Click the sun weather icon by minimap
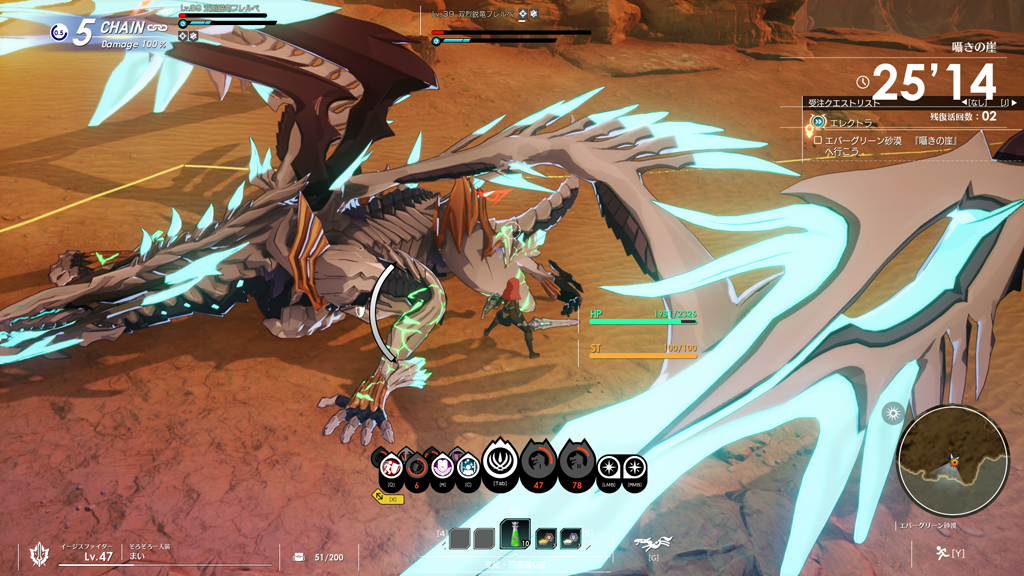 pos(892,413)
